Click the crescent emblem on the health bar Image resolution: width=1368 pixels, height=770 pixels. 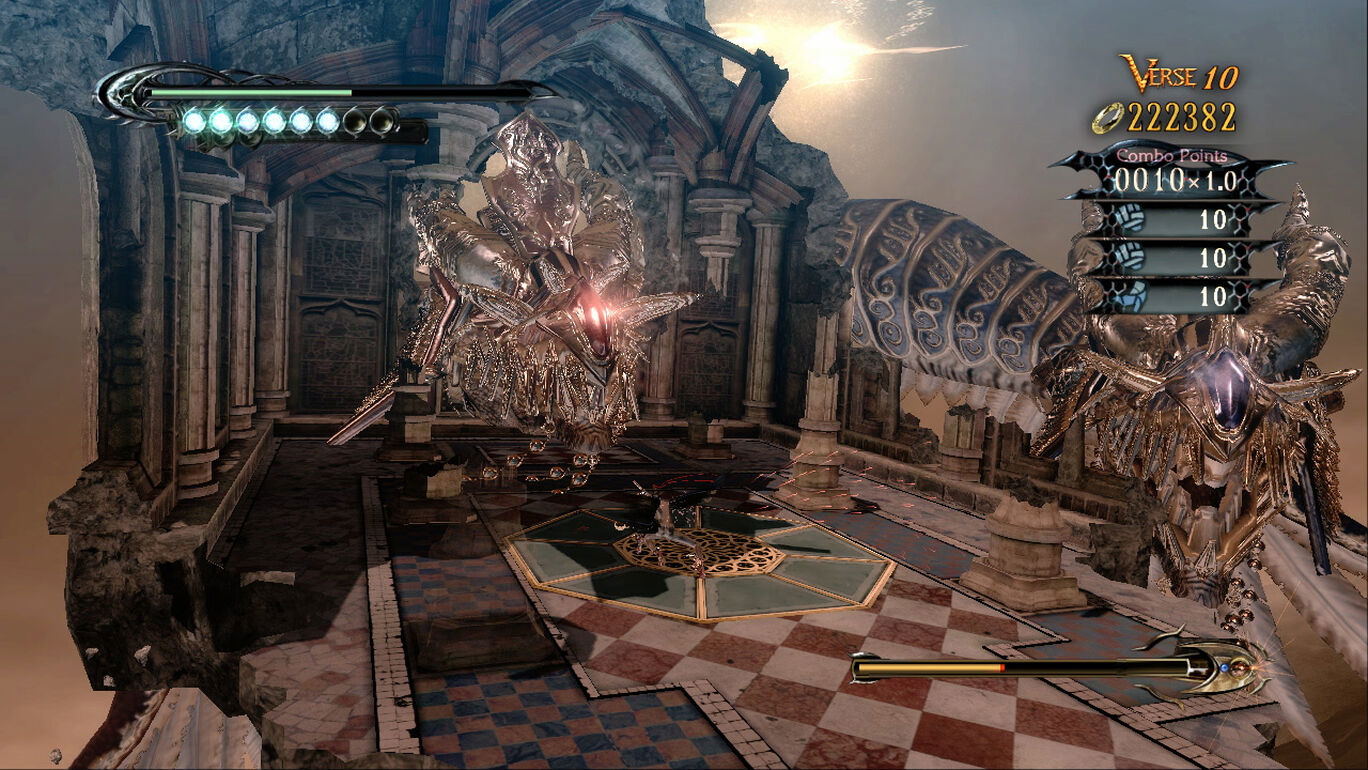pyautogui.click(x=121, y=96)
